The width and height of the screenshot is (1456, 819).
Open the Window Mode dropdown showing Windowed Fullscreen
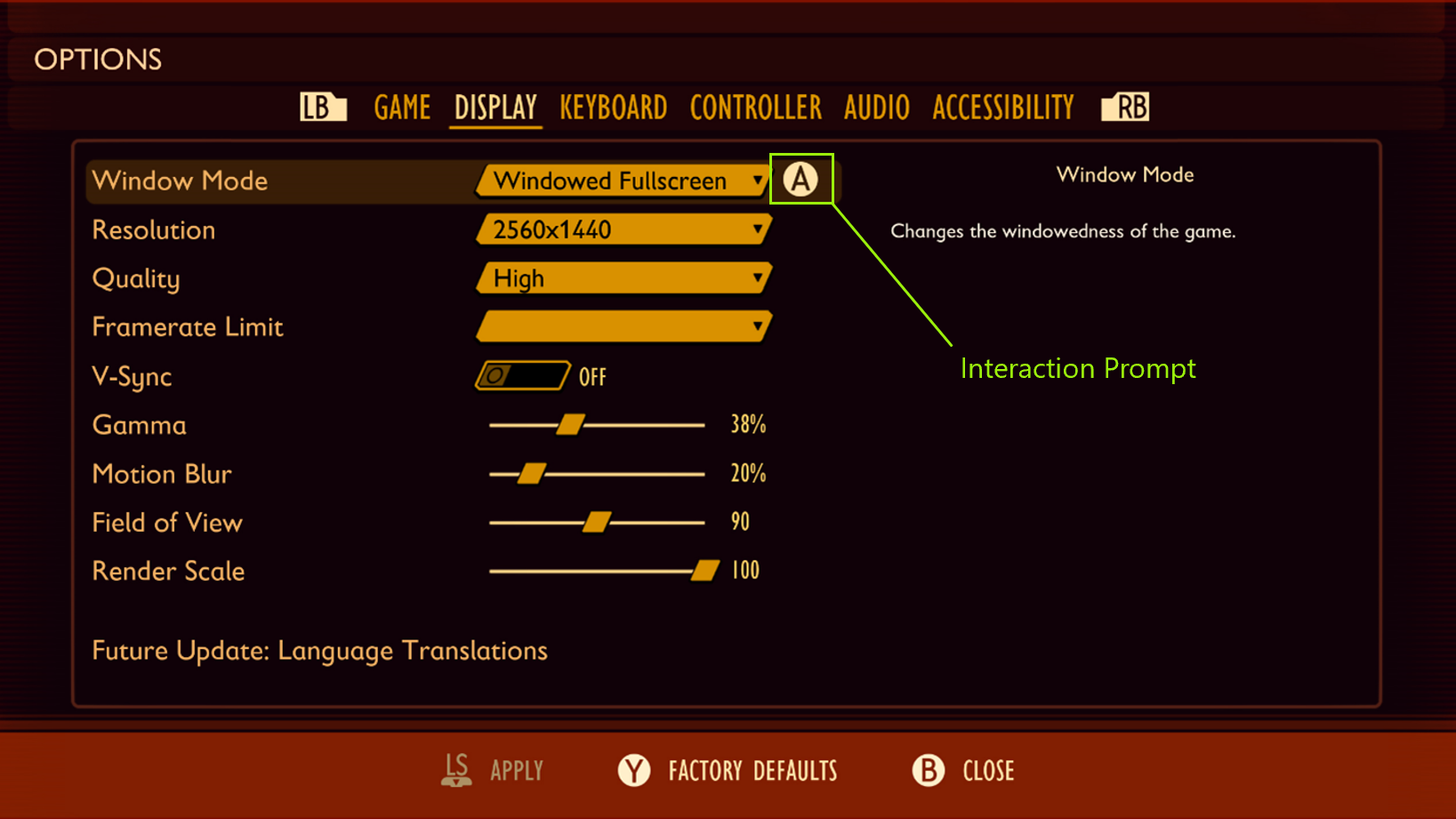pos(623,181)
